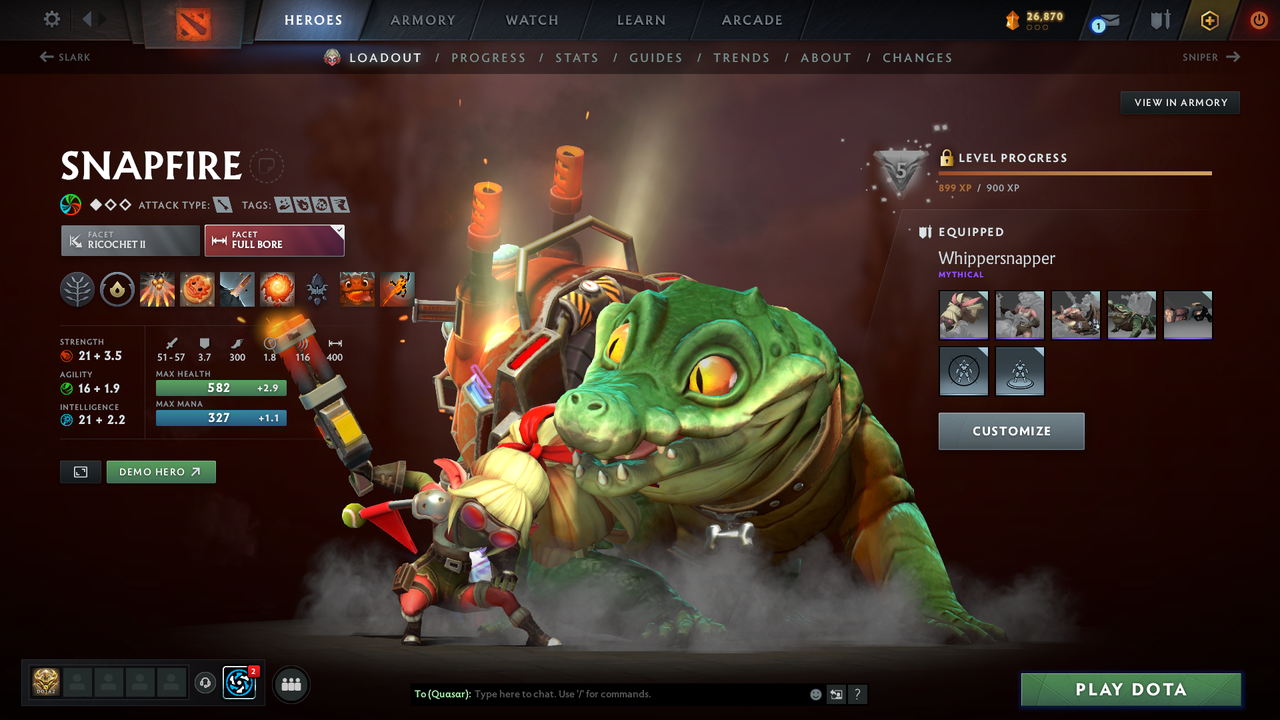Open the Mortimer Kisses ultimate icon

277,289
